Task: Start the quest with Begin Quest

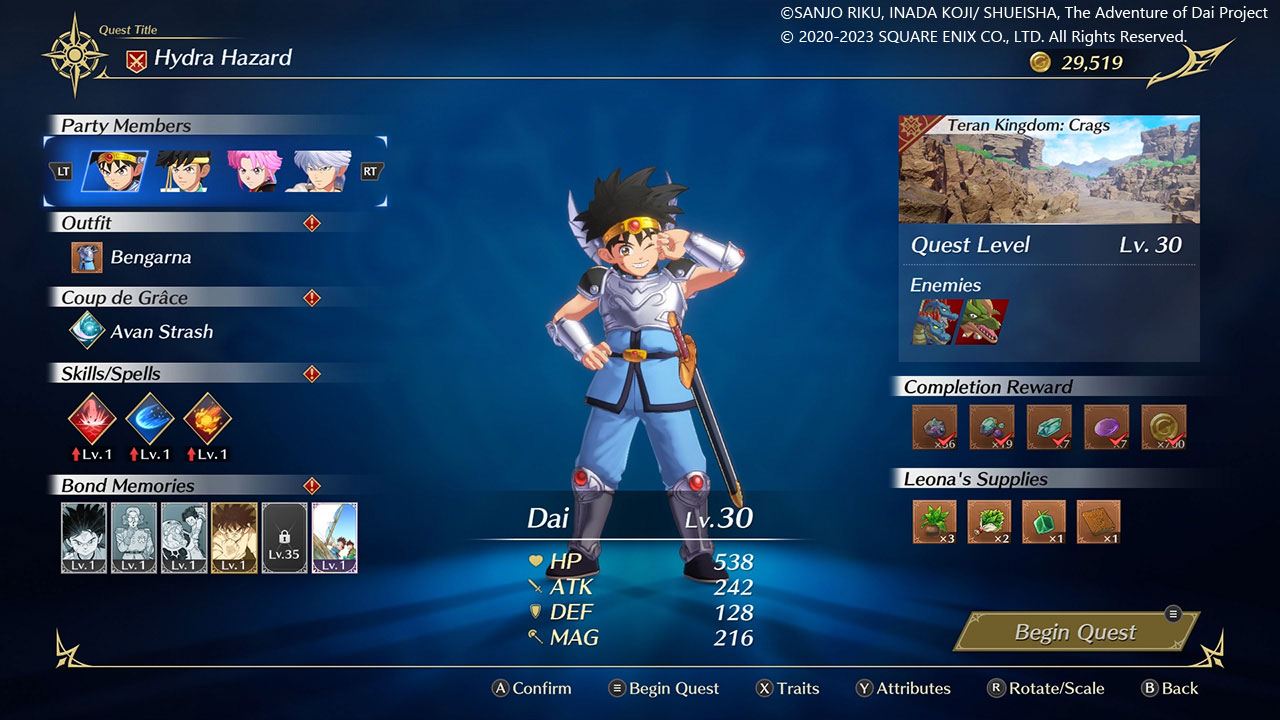Action: 1075,632
